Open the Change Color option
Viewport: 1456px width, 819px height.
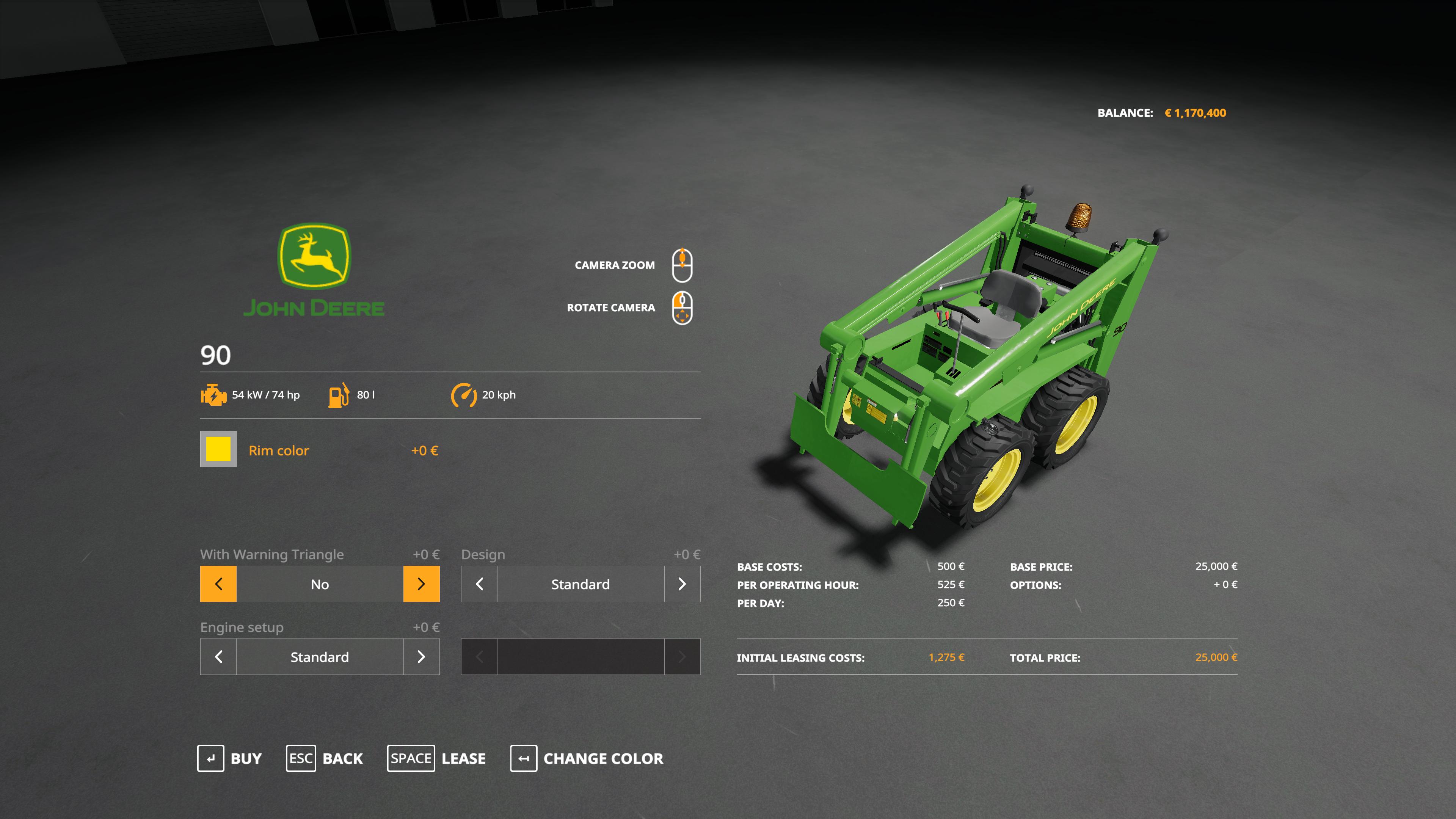[587, 758]
